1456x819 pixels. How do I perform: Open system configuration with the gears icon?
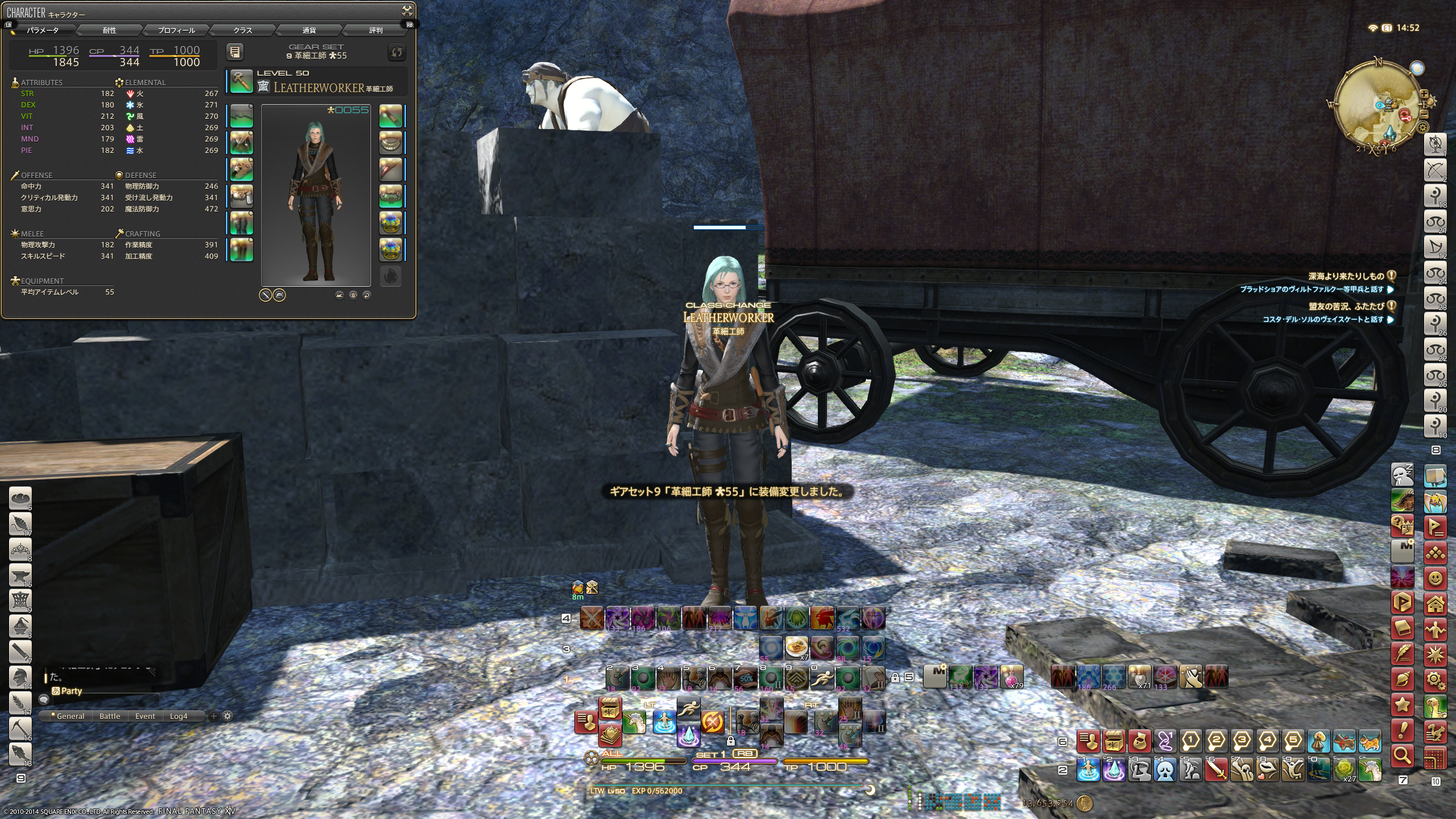[1435, 680]
